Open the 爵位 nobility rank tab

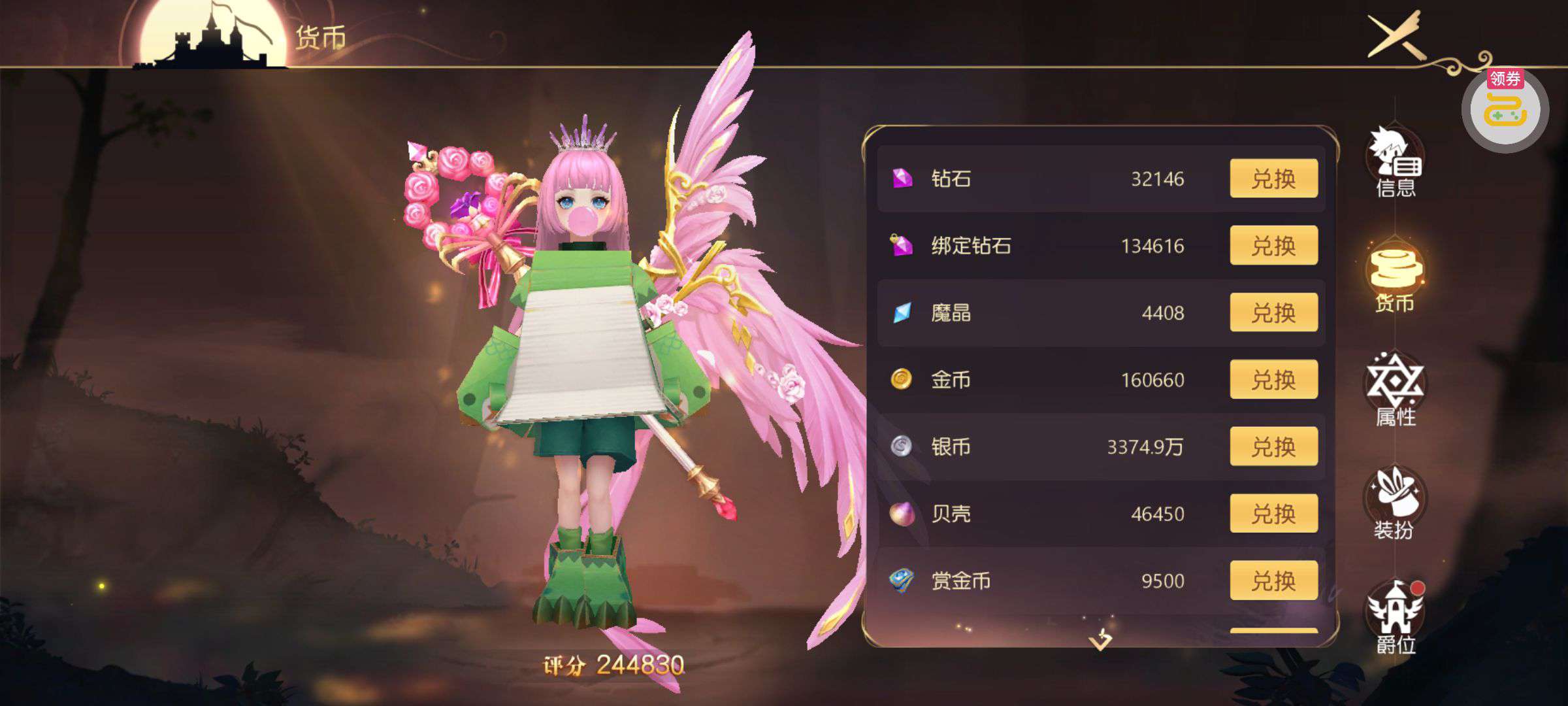(x=1396, y=618)
